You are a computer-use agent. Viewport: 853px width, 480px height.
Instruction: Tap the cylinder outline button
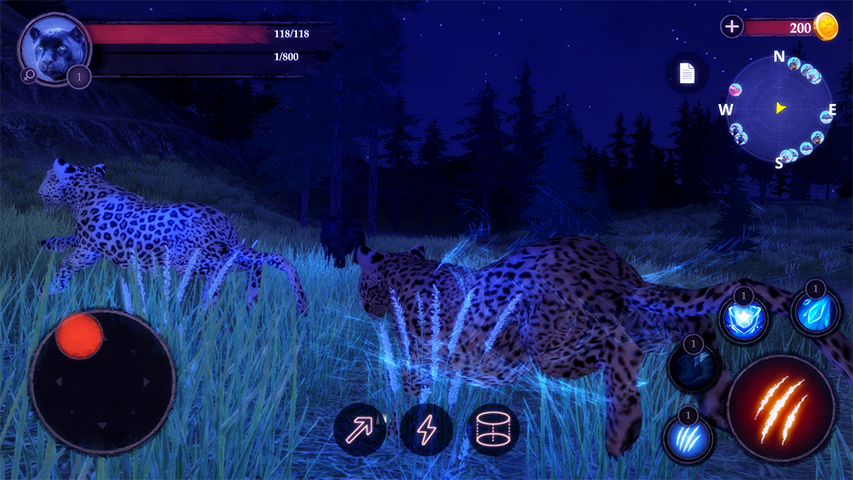(493, 430)
